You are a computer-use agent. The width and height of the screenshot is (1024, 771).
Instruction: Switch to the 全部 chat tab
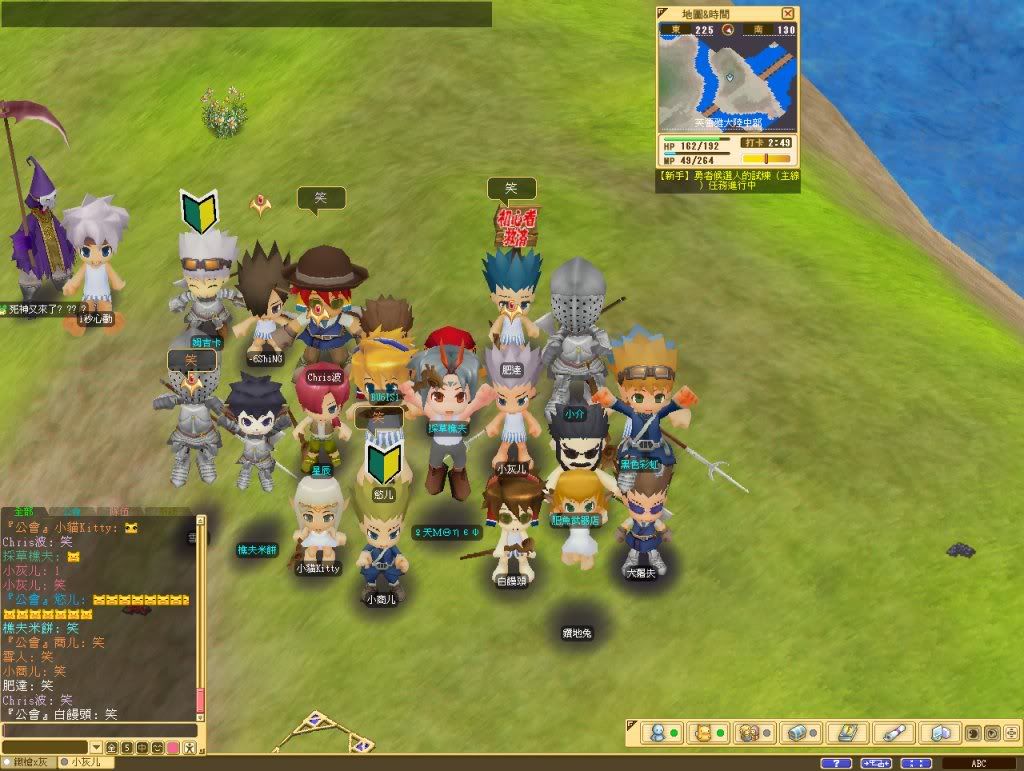(24, 510)
